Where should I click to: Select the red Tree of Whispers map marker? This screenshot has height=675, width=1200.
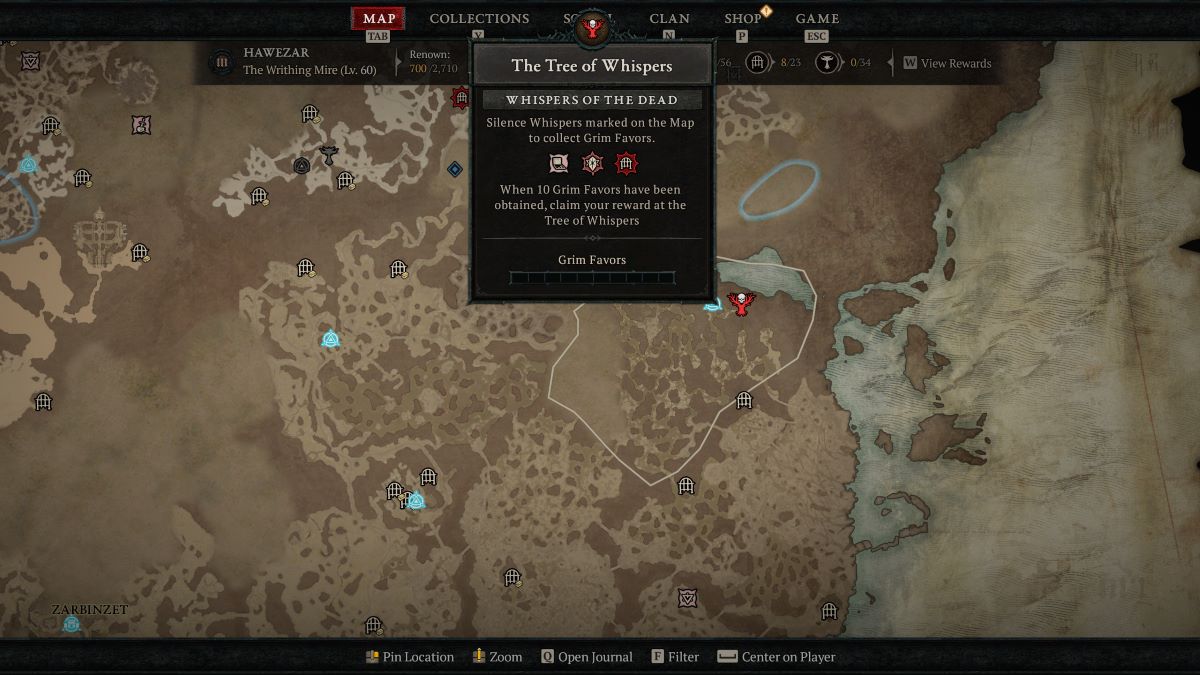pyautogui.click(x=740, y=303)
